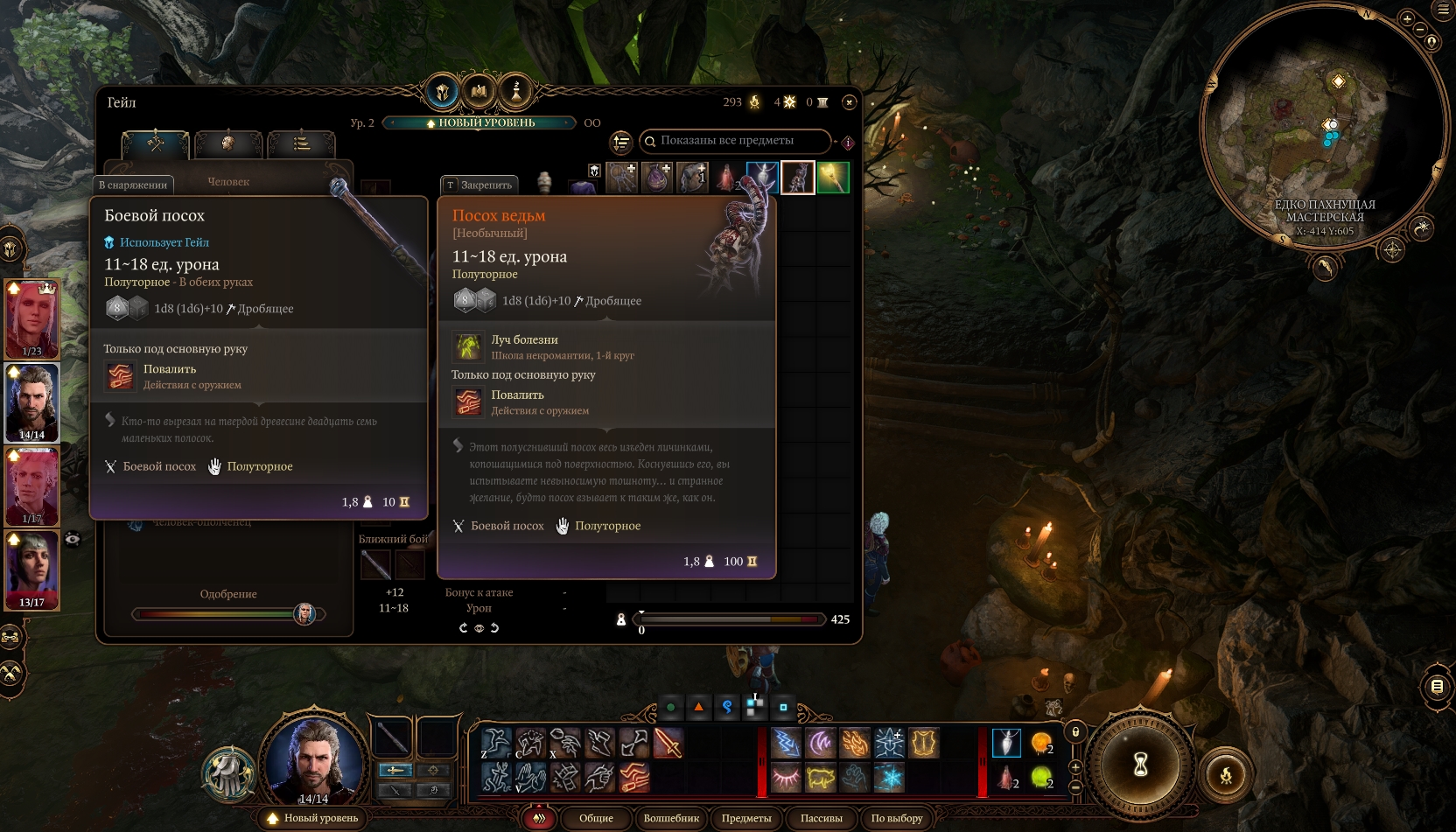
Task: Switch to the 'В снаряжении' tooltip tab
Action: point(133,185)
